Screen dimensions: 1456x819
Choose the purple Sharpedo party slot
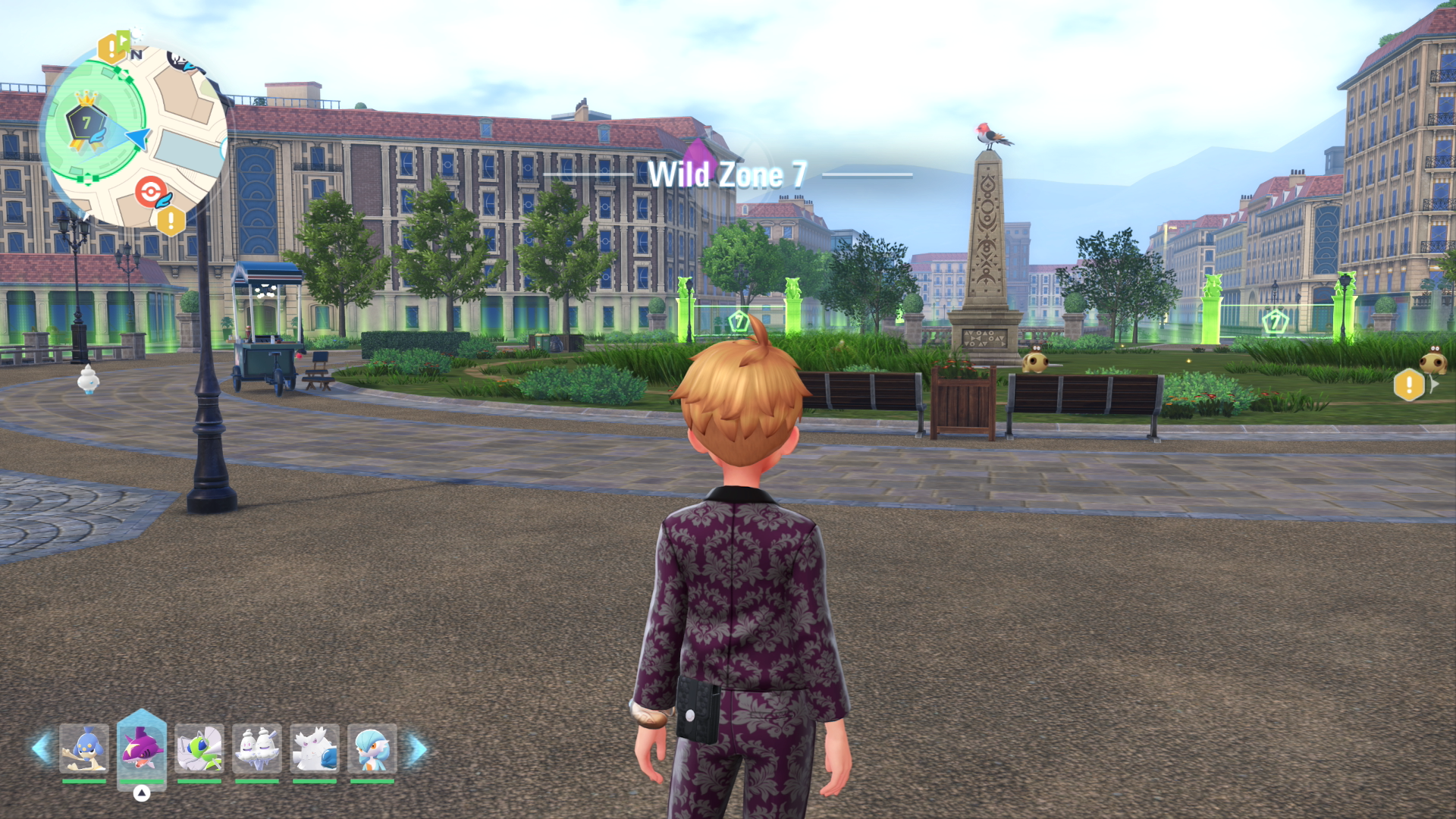(x=142, y=748)
